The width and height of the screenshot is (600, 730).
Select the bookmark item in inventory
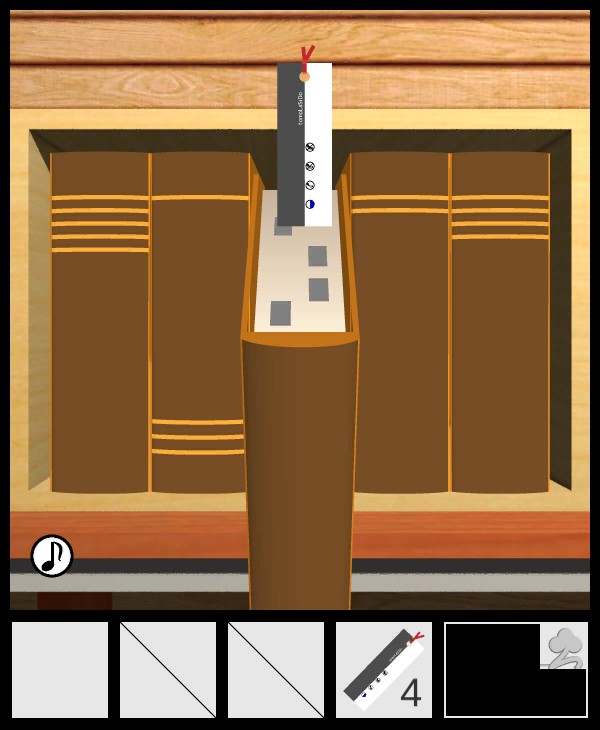click(x=383, y=669)
